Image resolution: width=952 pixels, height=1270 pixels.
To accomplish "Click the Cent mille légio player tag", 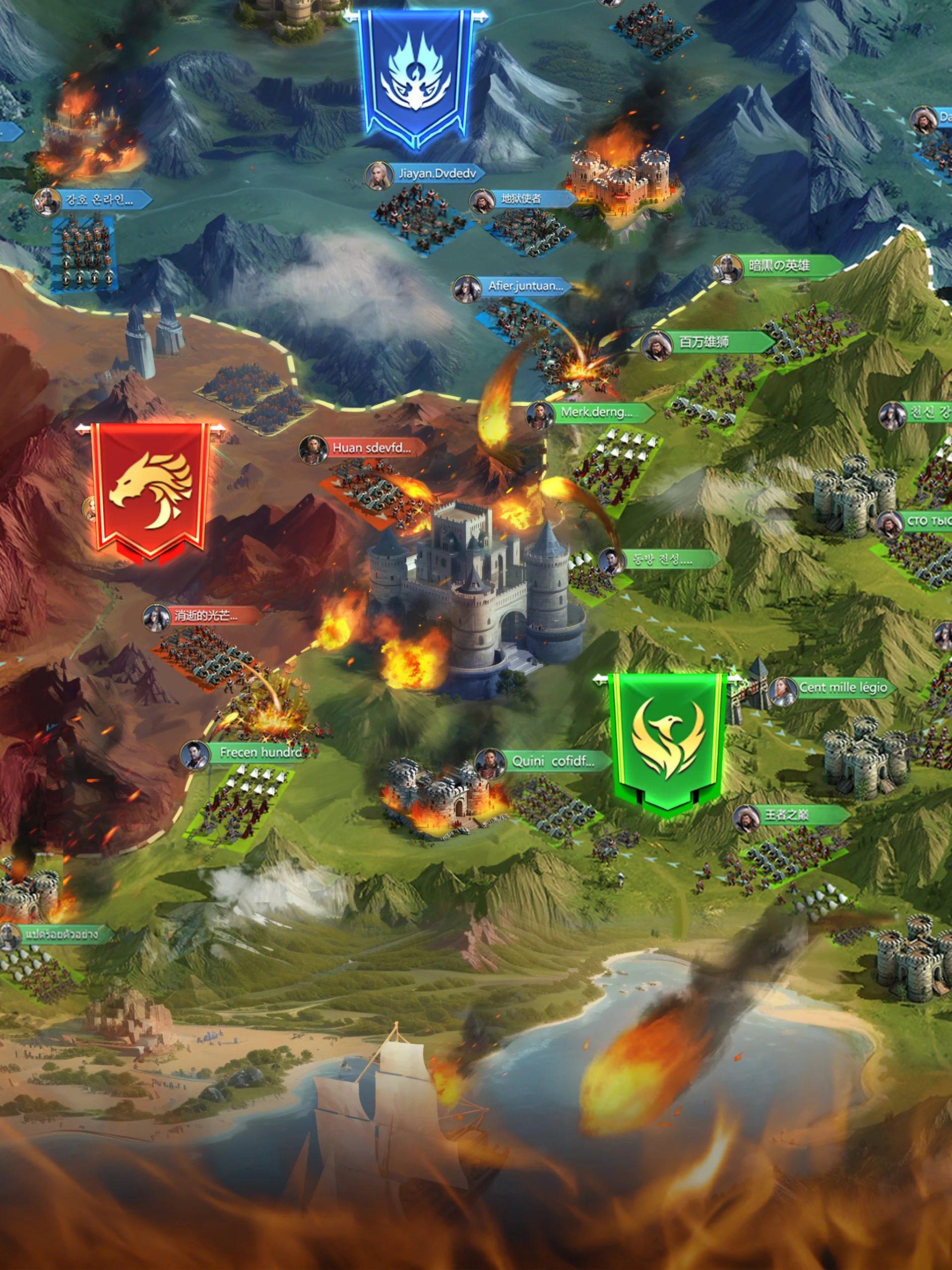I will [x=842, y=687].
